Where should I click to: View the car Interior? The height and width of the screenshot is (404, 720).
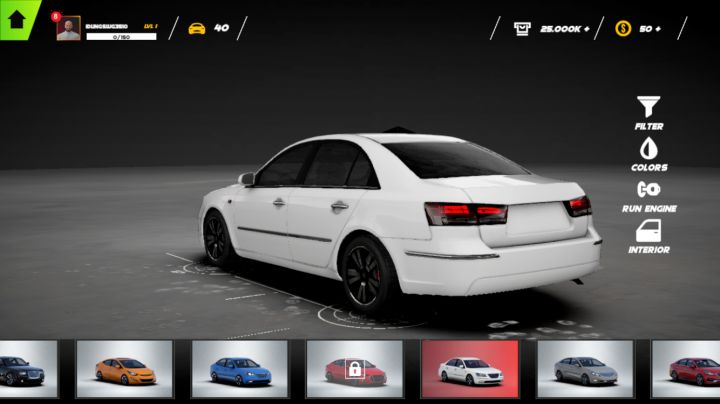point(649,236)
